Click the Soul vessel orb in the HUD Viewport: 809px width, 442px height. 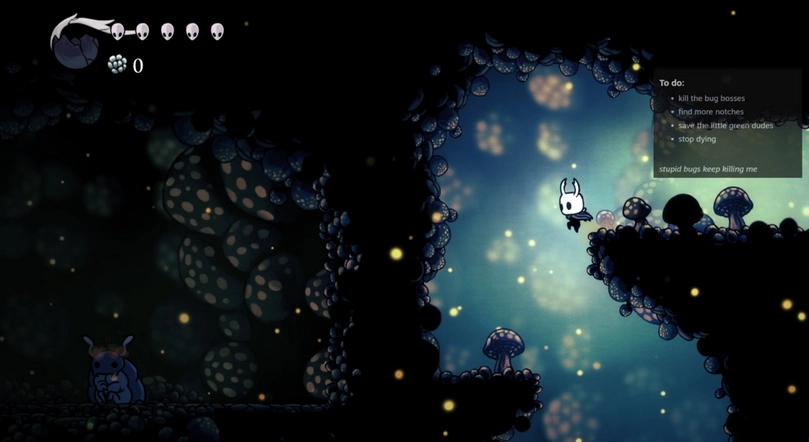coord(74,45)
